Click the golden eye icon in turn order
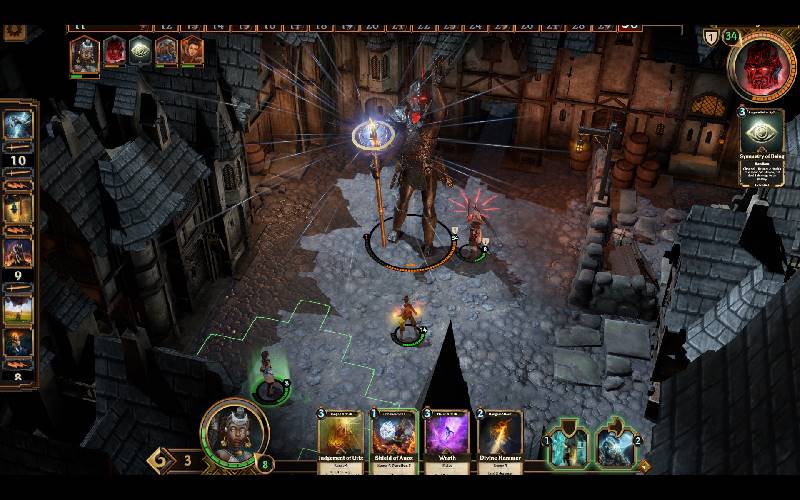 click(x=141, y=51)
